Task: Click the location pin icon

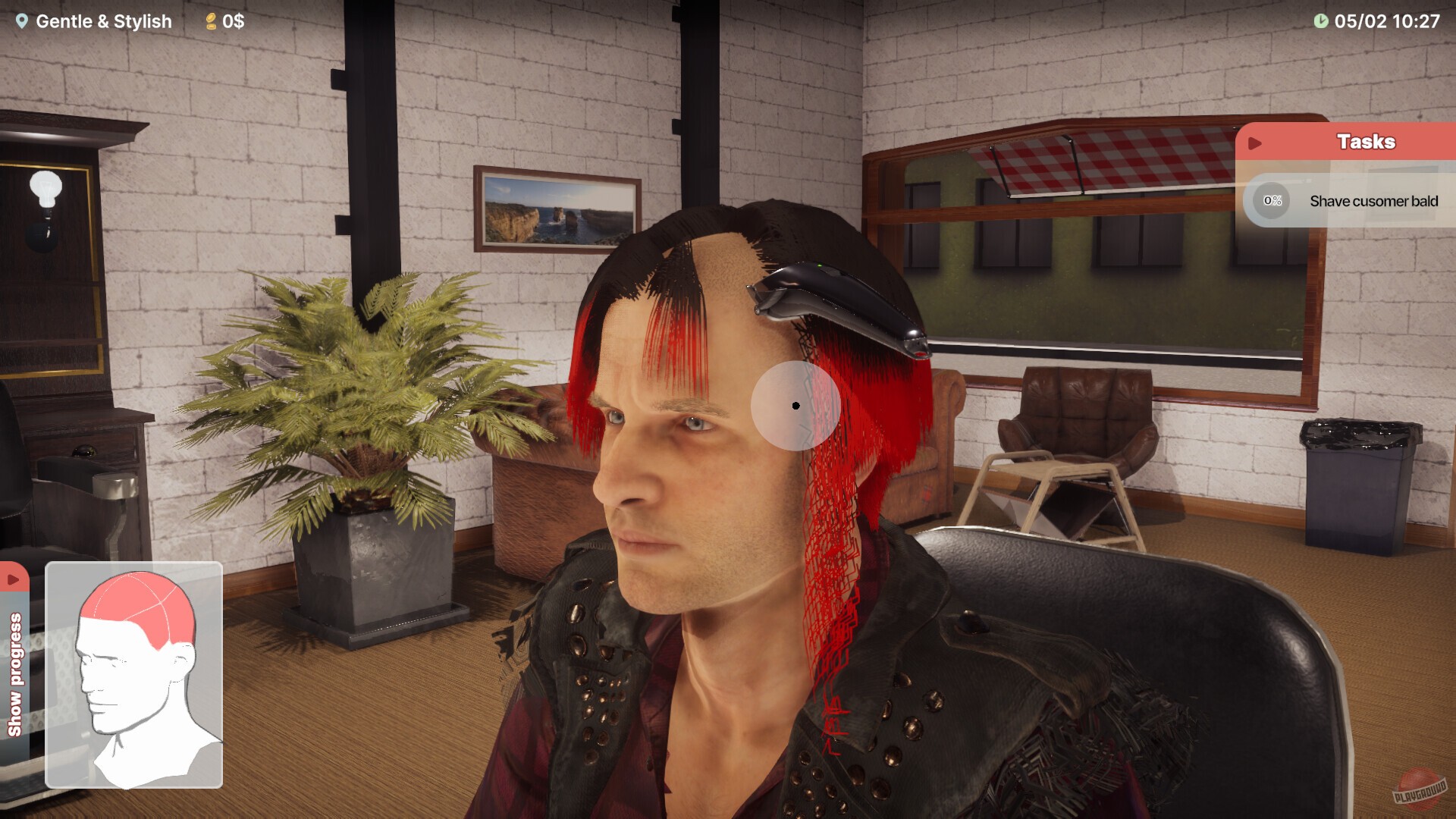Action: (x=21, y=21)
